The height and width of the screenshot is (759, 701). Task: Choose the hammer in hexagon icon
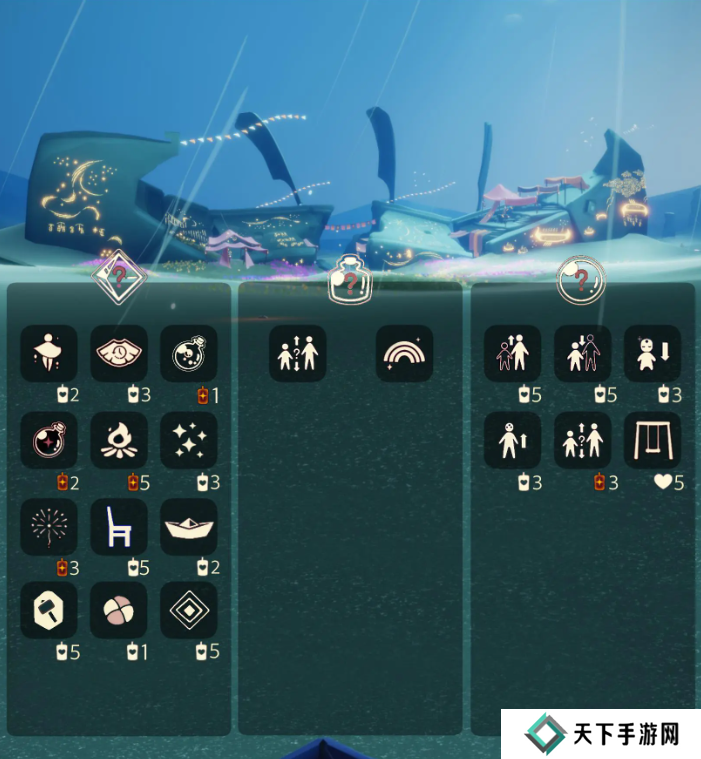pyautogui.click(x=49, y=611)
